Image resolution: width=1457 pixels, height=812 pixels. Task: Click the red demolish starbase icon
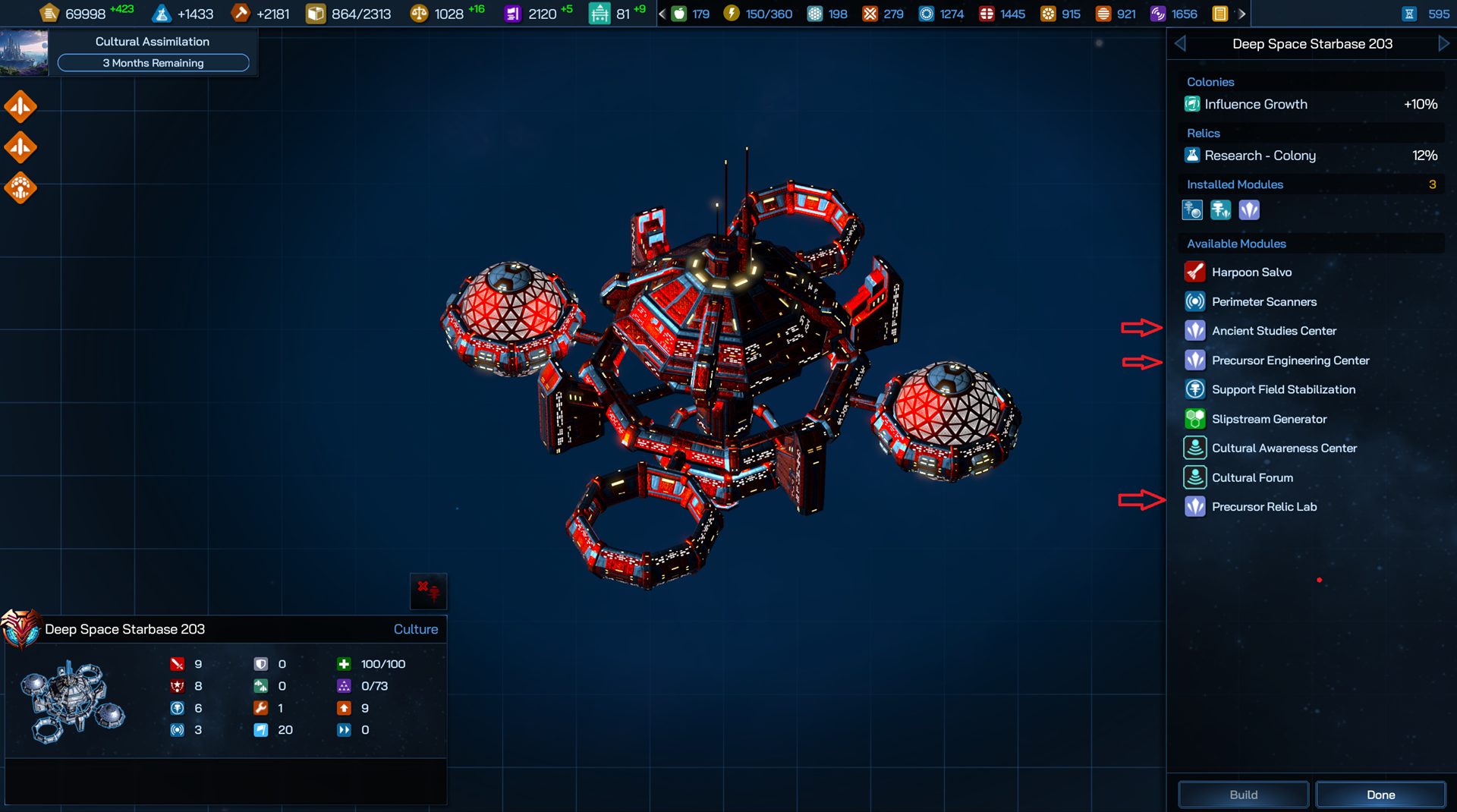429,591
